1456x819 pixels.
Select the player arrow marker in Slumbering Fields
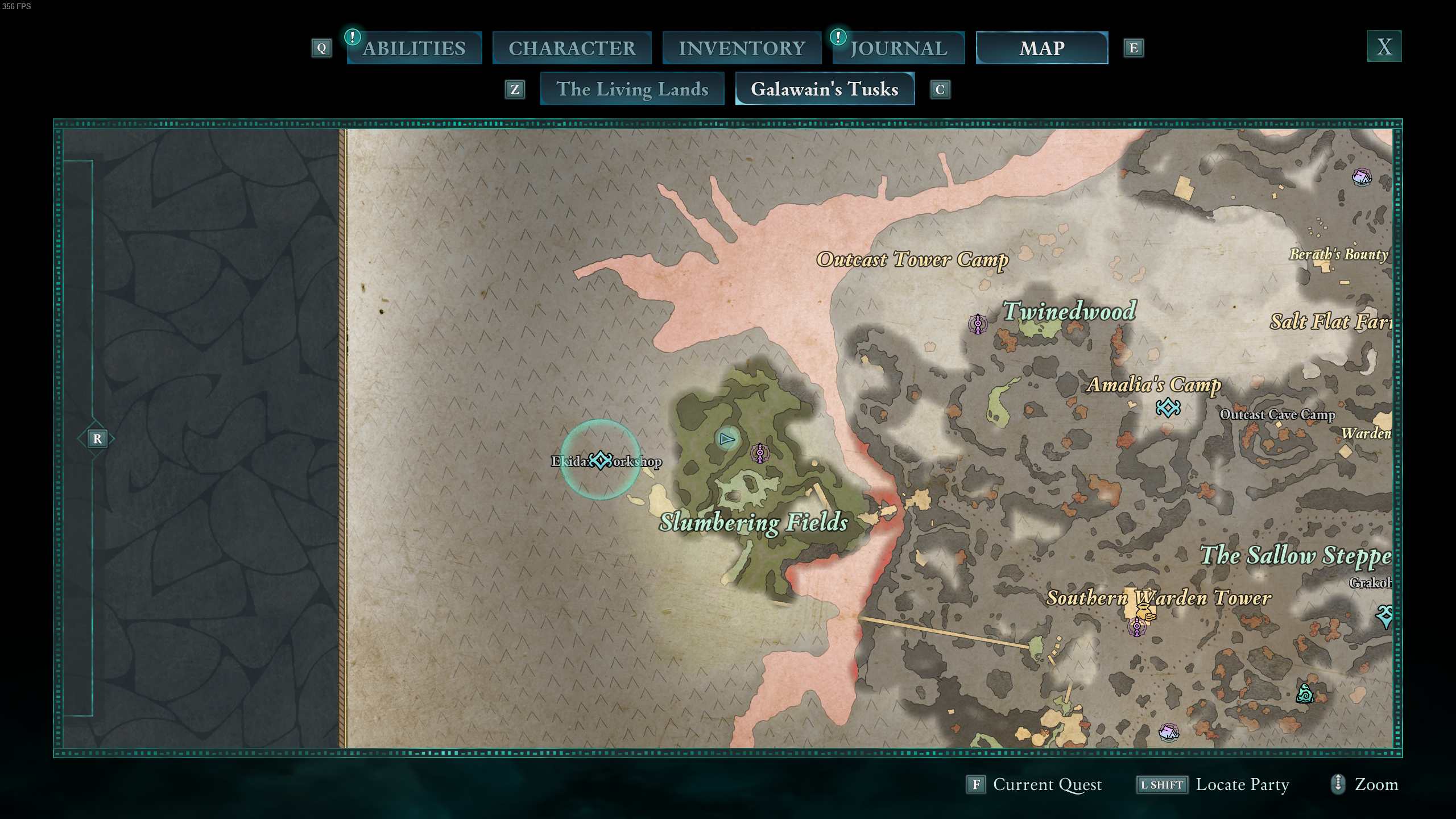pyautogui.click(x=726, y=439)
